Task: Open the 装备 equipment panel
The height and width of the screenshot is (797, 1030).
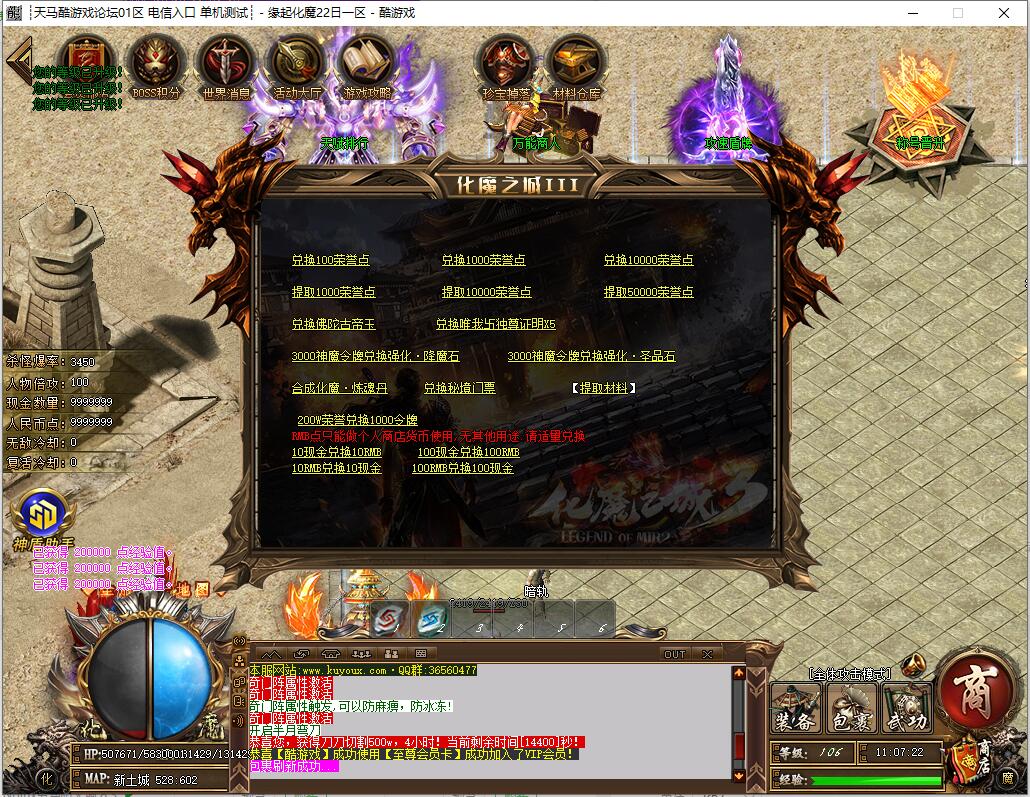Action: (796, 707)
